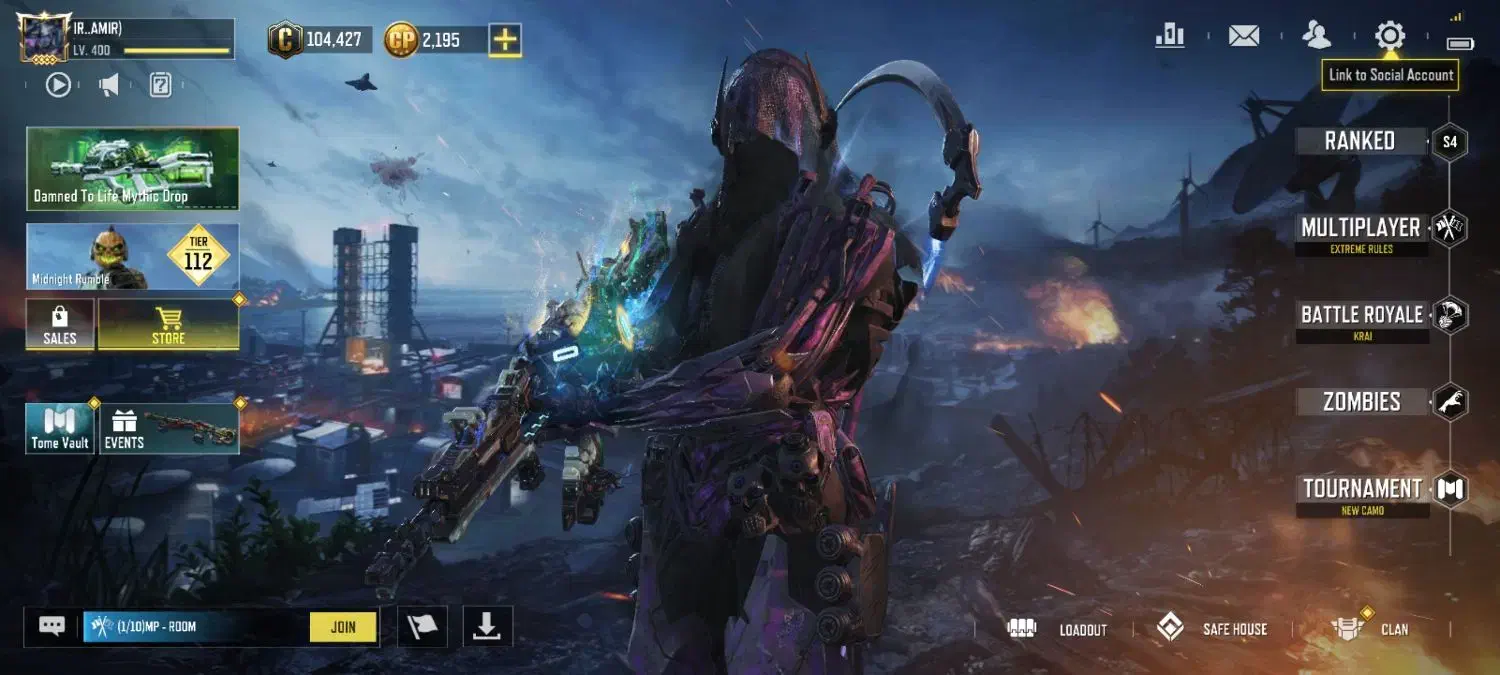Go to the Store

tap(168, 325)
